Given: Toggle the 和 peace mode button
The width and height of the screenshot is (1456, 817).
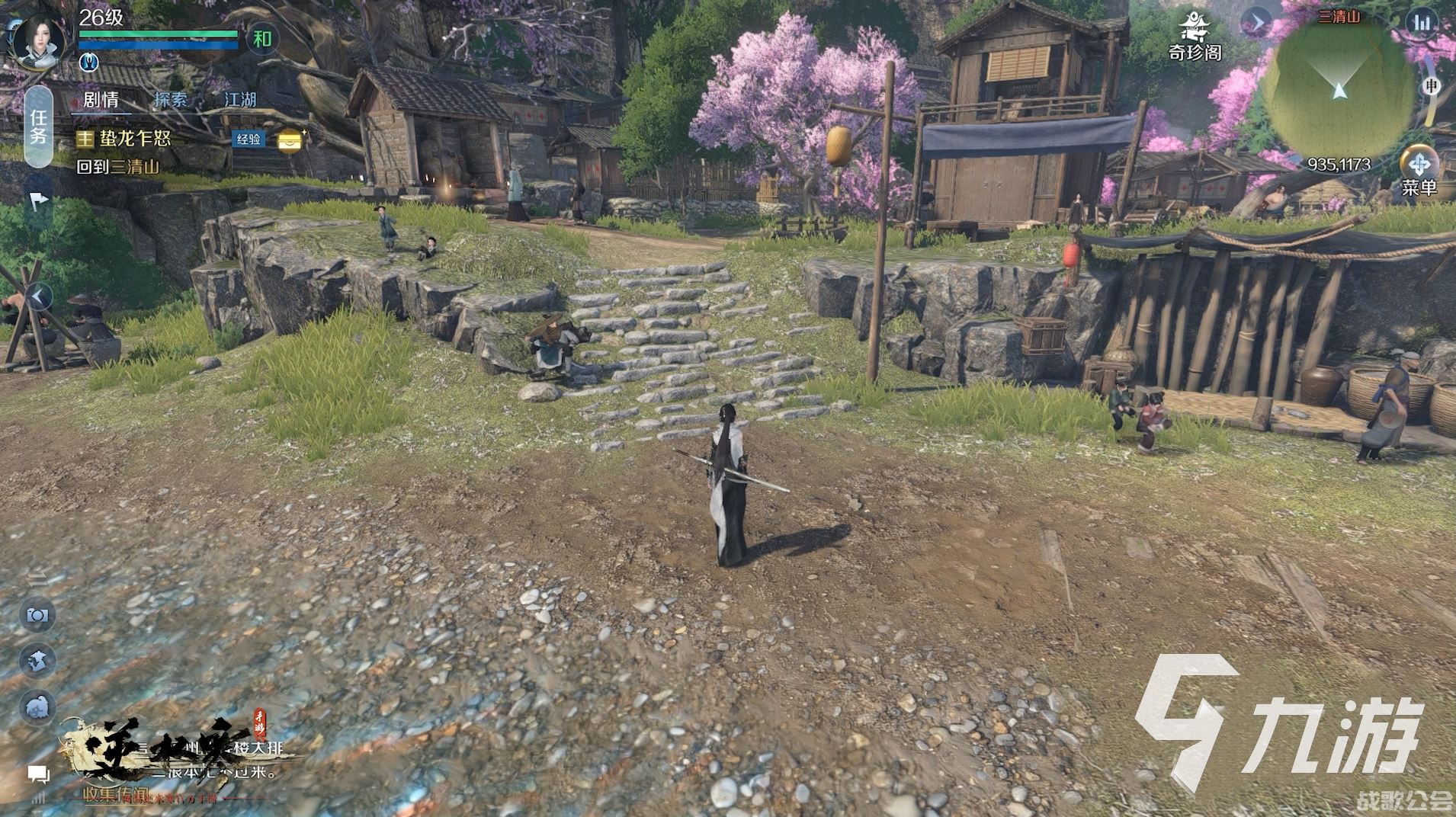Looking at the screenshot, I should 261,39.
